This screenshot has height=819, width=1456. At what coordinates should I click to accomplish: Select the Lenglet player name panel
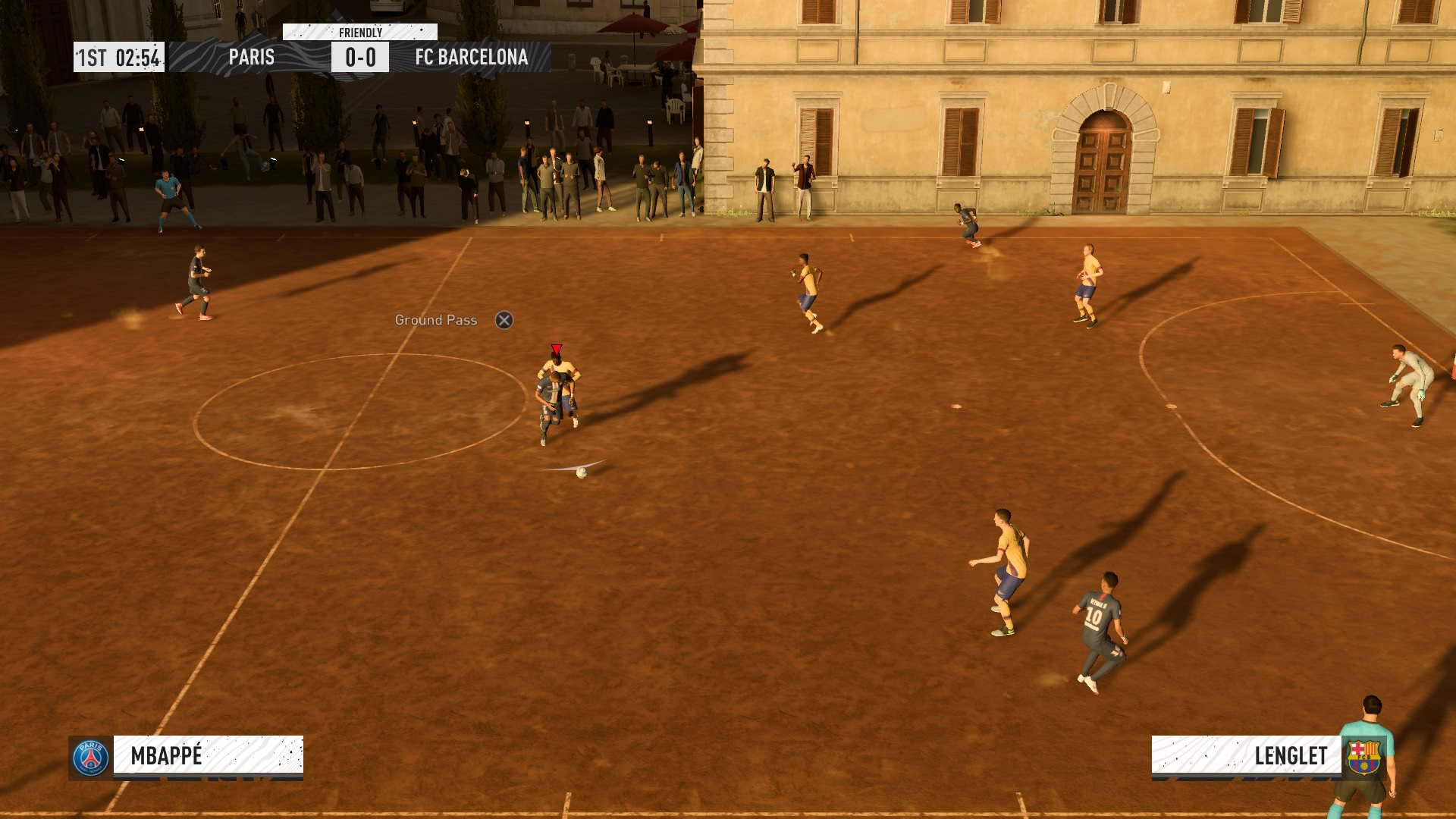(x=1246, y=755)
